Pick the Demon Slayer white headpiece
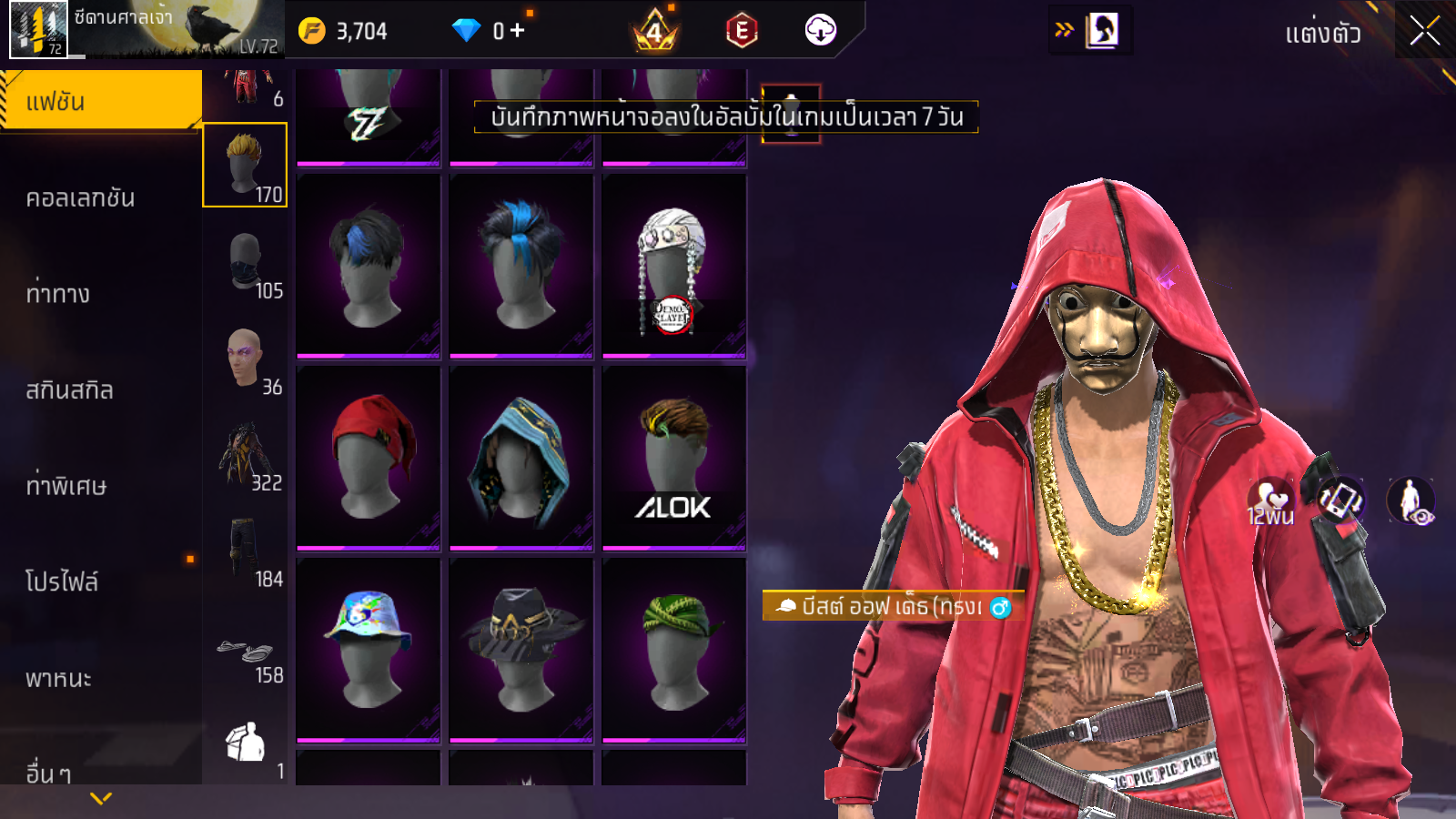Image resolution: width=1456 pixels, height=819 pixels. [x=674, y=265]
